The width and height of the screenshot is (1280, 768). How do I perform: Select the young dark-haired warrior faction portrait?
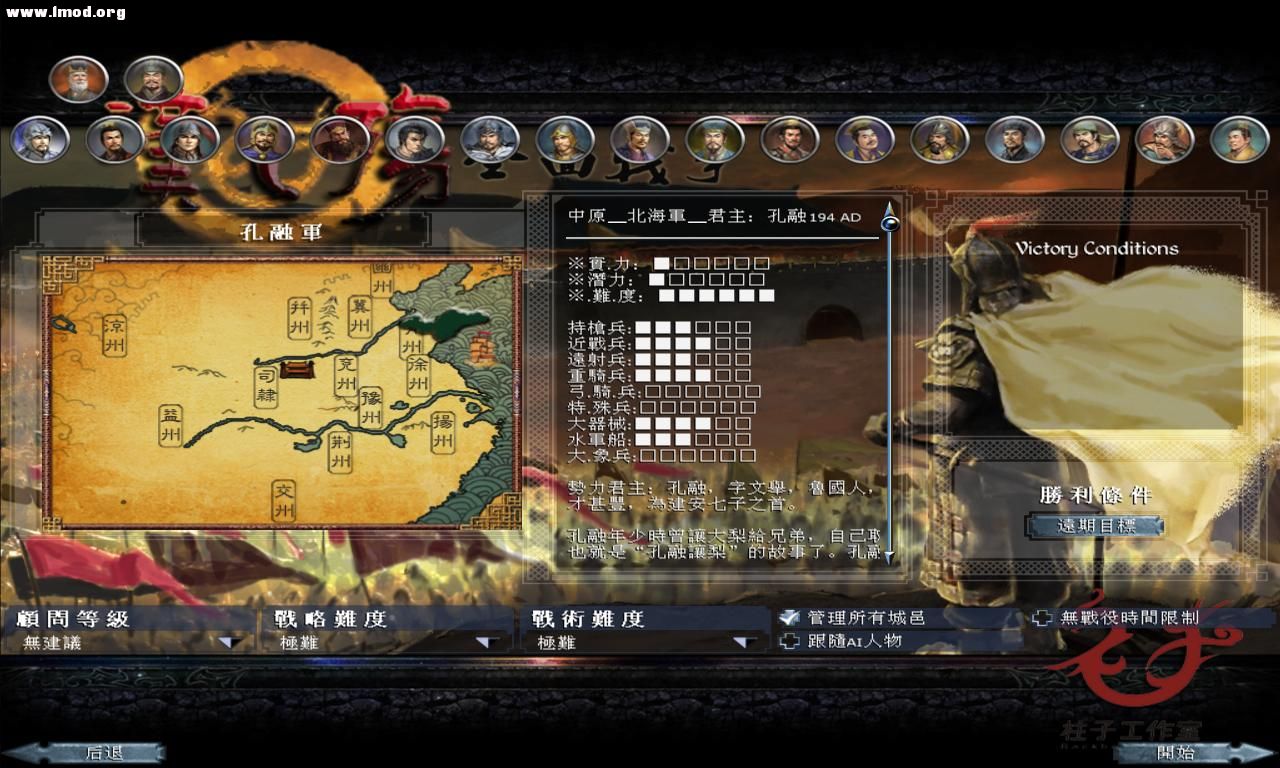pyautogui.click(x=414, y=141)
